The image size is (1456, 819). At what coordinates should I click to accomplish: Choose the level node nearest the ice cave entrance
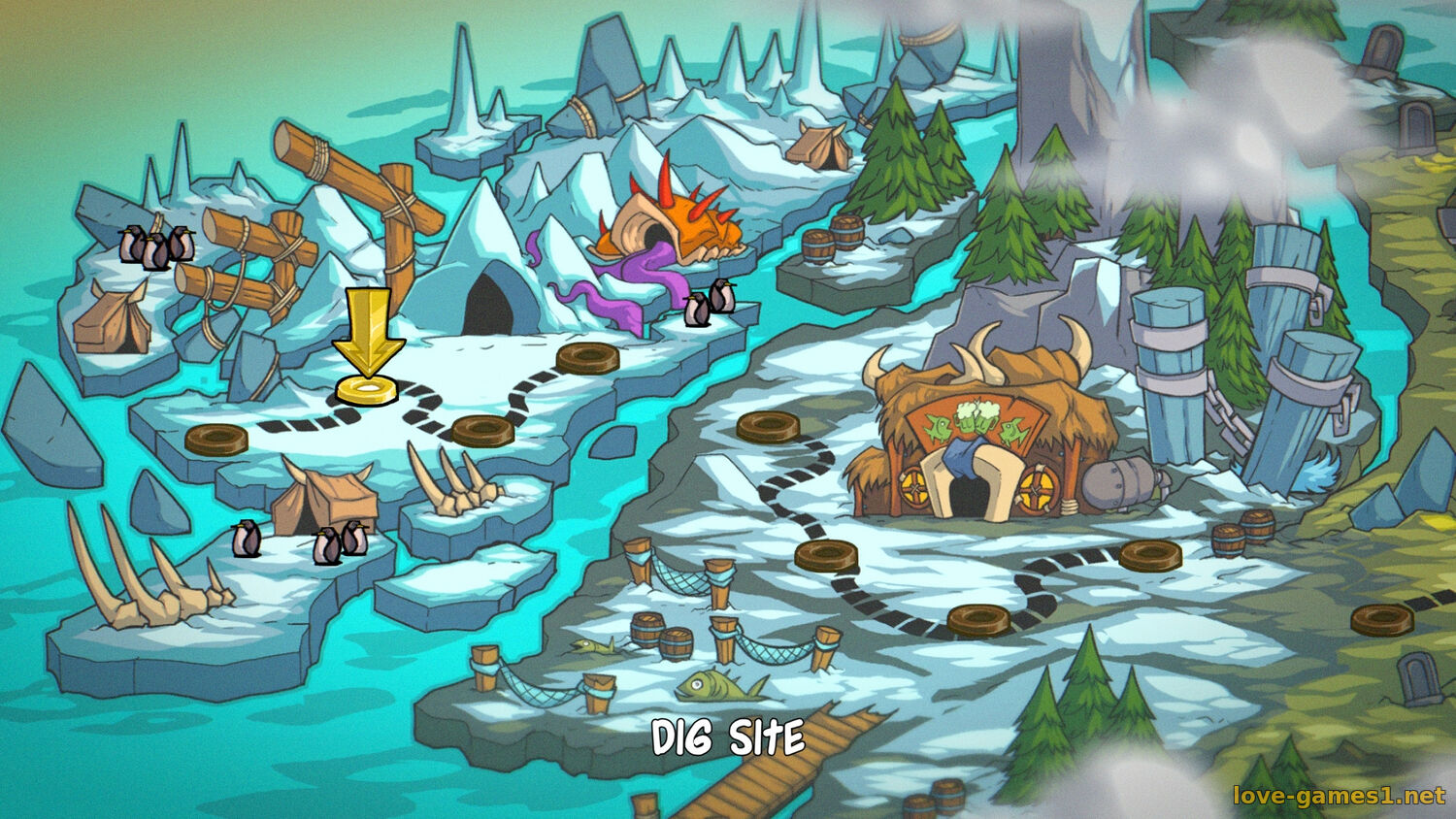(587, 357)
